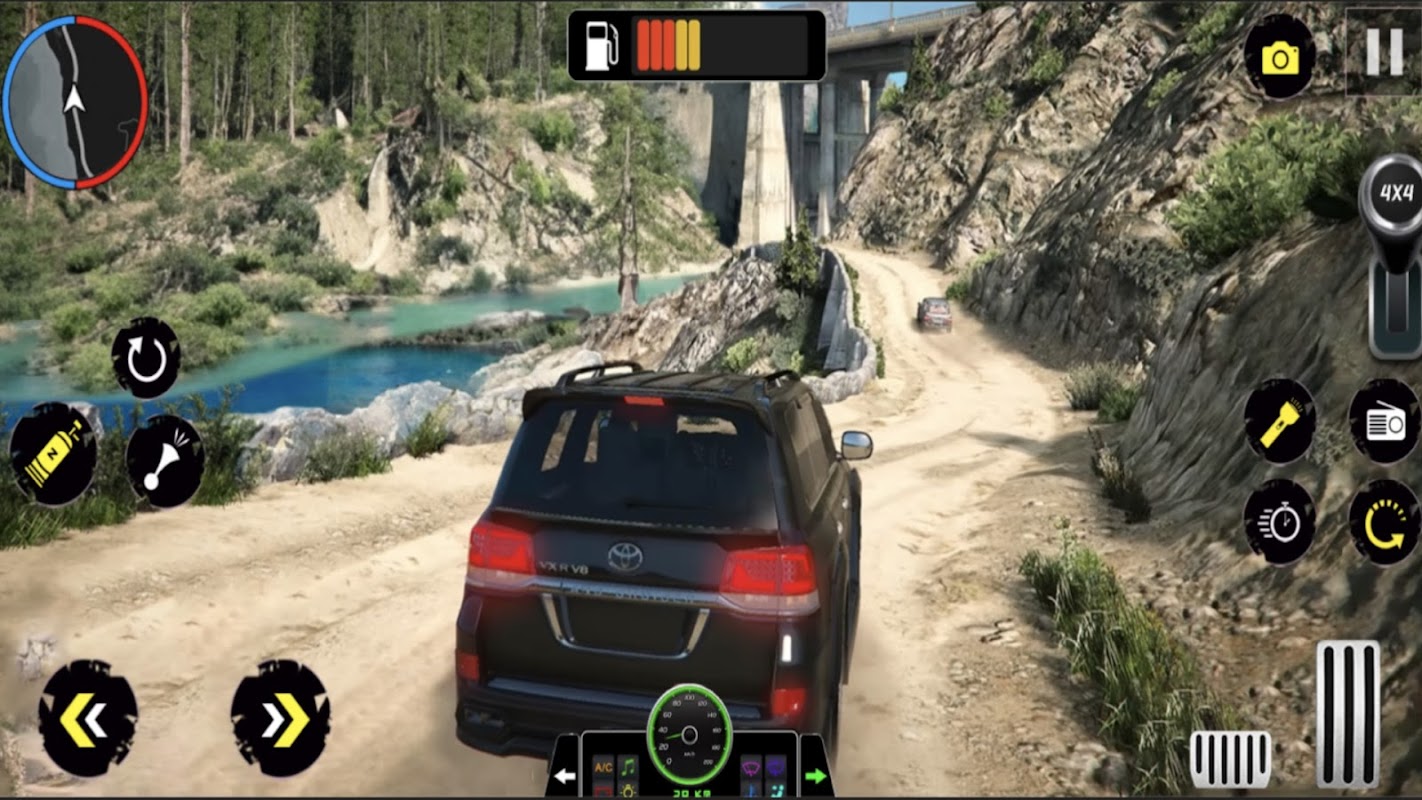Switch on the radio
The width and height of the screenshot is (1422, 800).
[x=1384, y=422]
